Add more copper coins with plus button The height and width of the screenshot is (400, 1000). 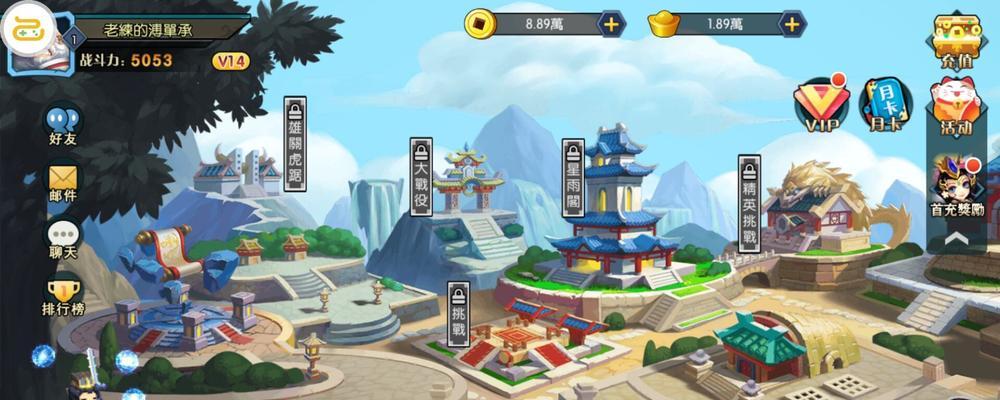(611, 23)
